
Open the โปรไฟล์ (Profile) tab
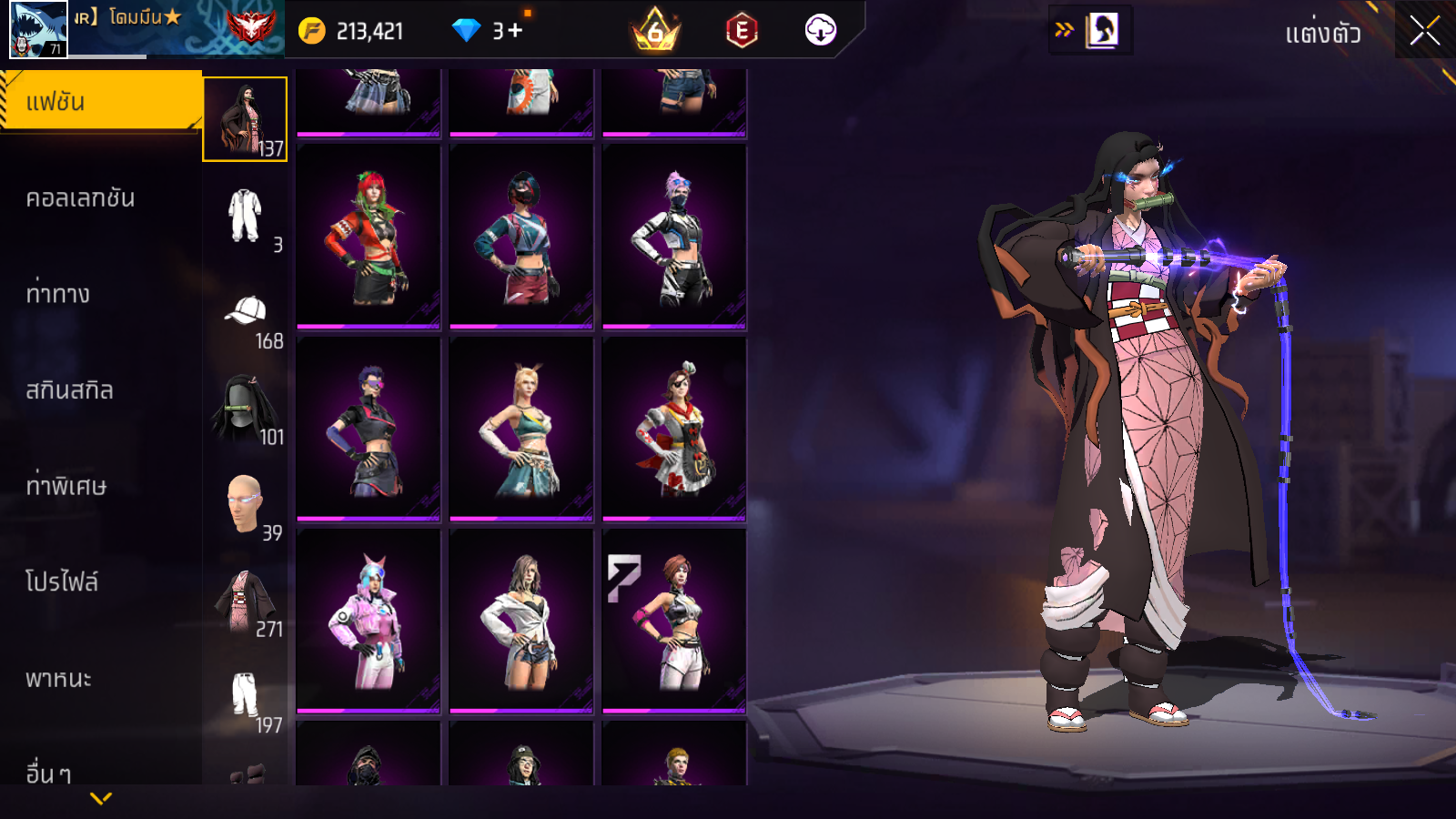pos(62,582)
